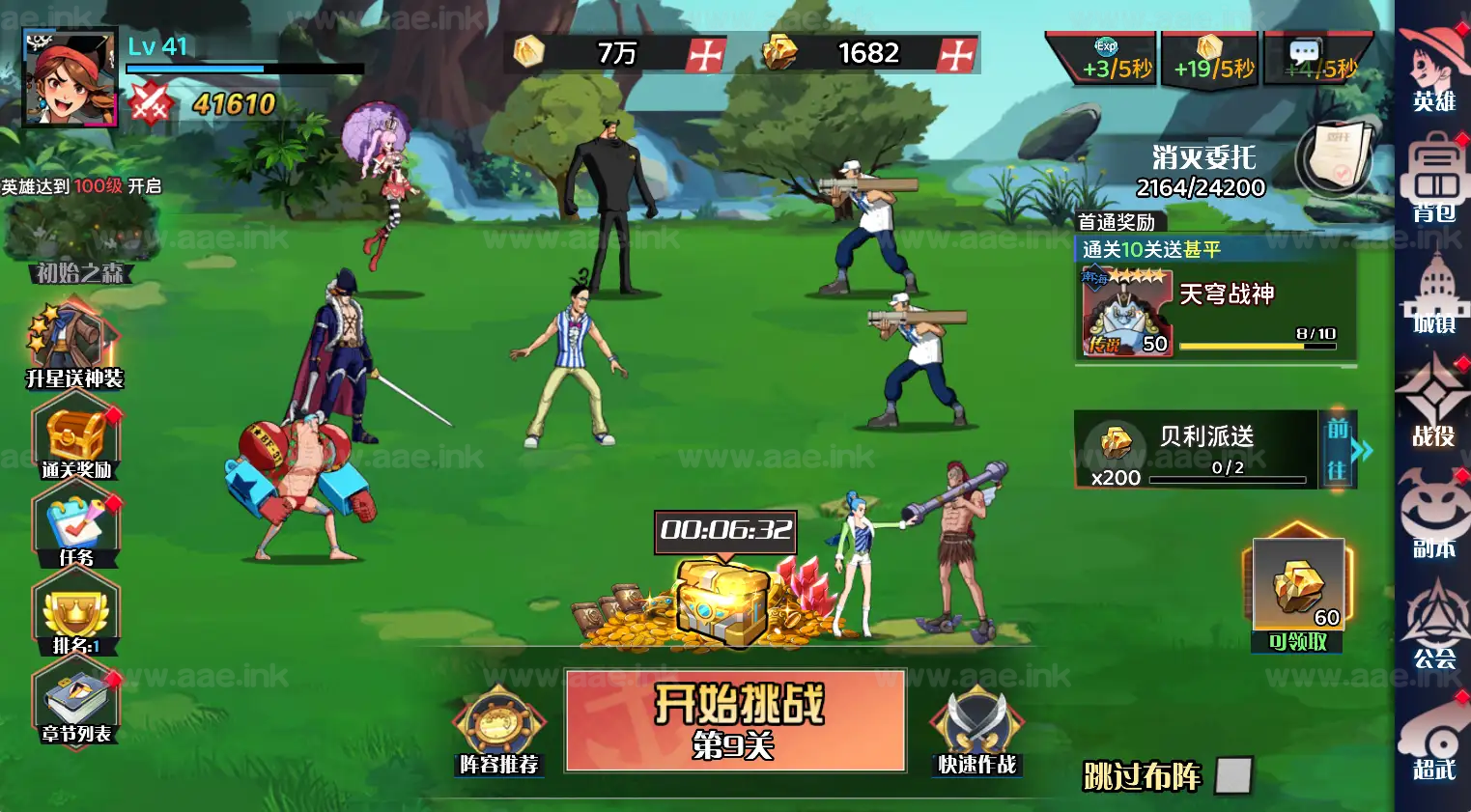Start 快速作战 quick battle
This screenshot has height=812, width=1471.
(976, 724)
